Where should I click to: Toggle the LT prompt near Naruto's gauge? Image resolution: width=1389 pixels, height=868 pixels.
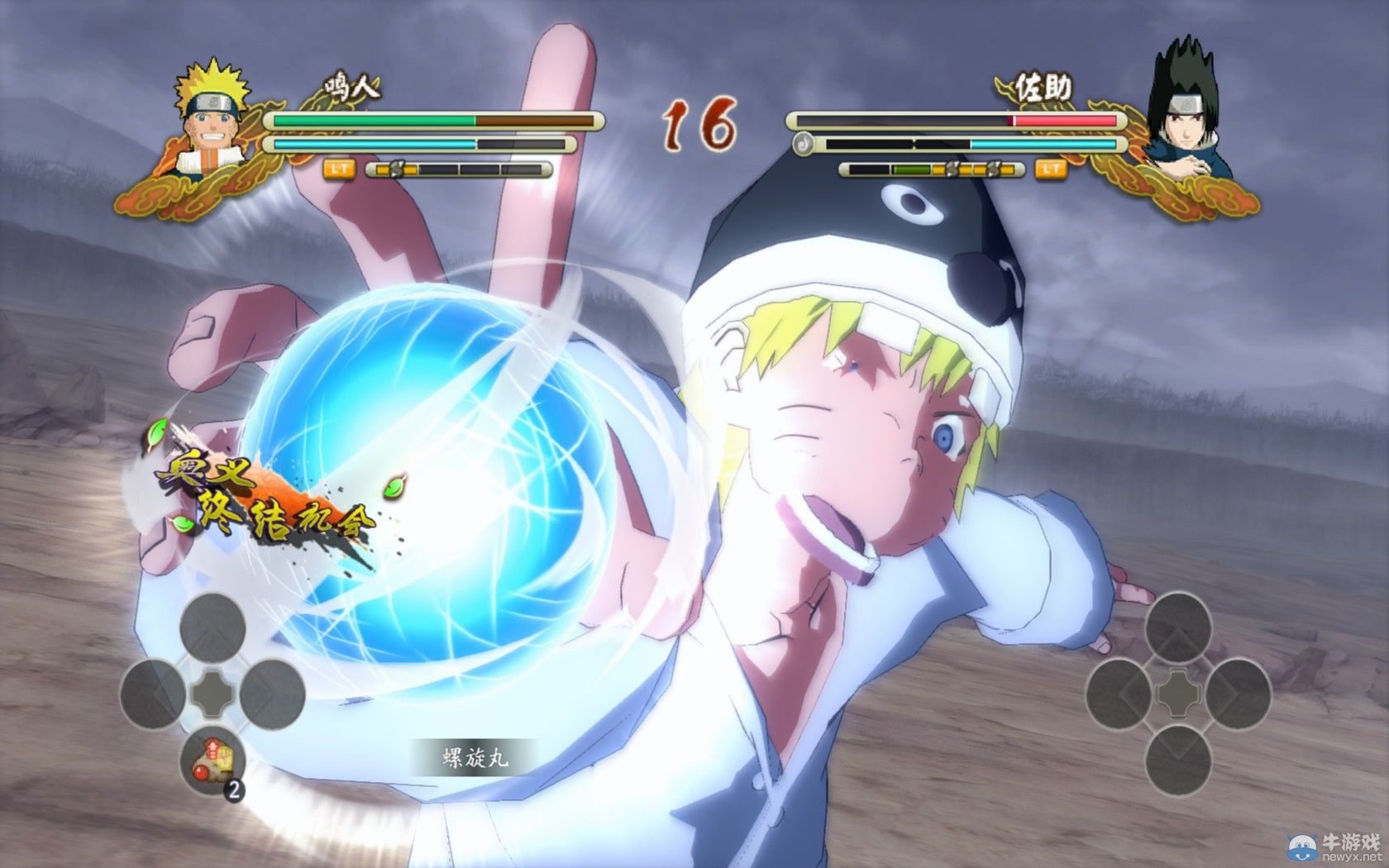[338, 169]
